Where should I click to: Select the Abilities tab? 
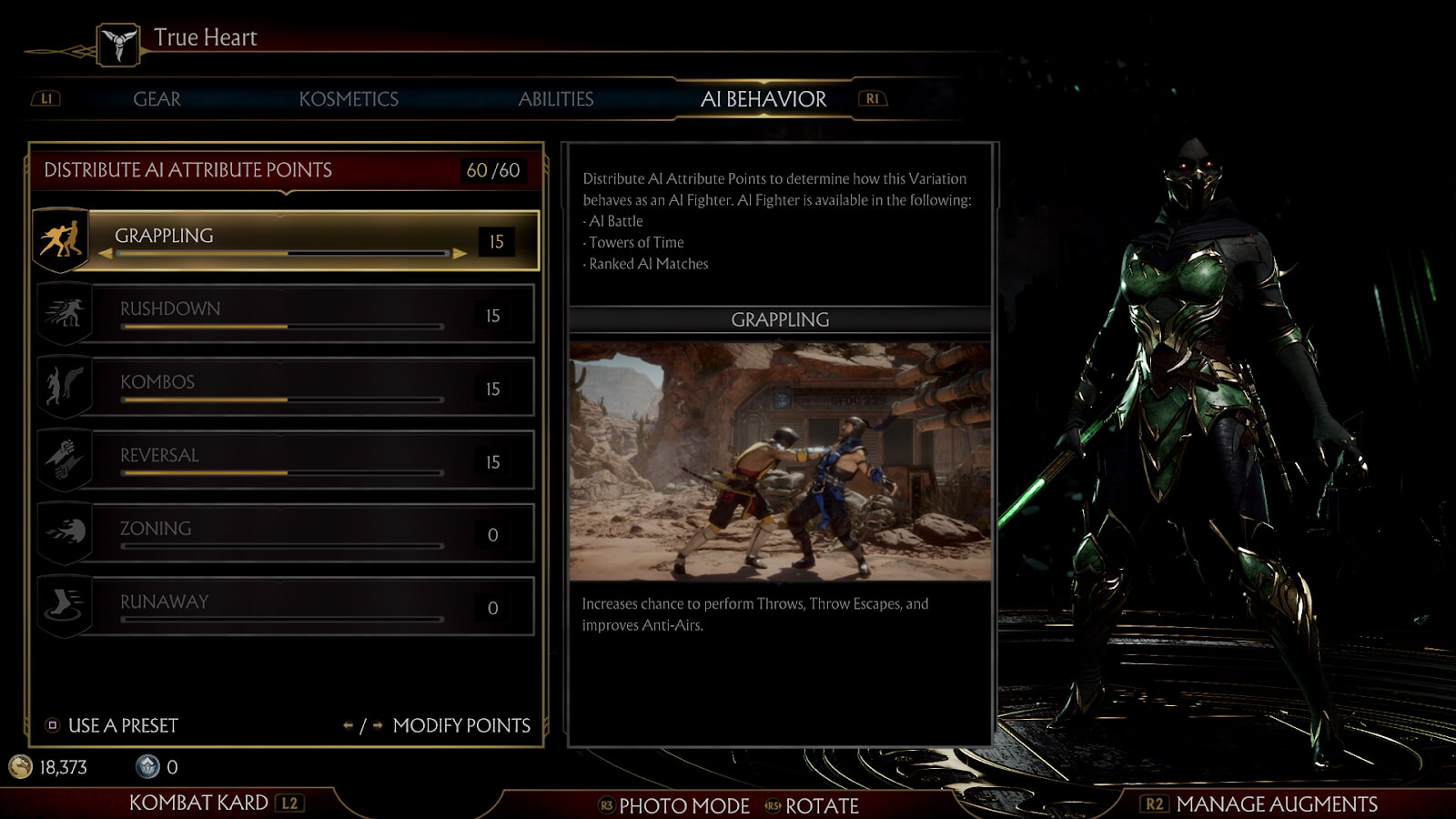555,99
